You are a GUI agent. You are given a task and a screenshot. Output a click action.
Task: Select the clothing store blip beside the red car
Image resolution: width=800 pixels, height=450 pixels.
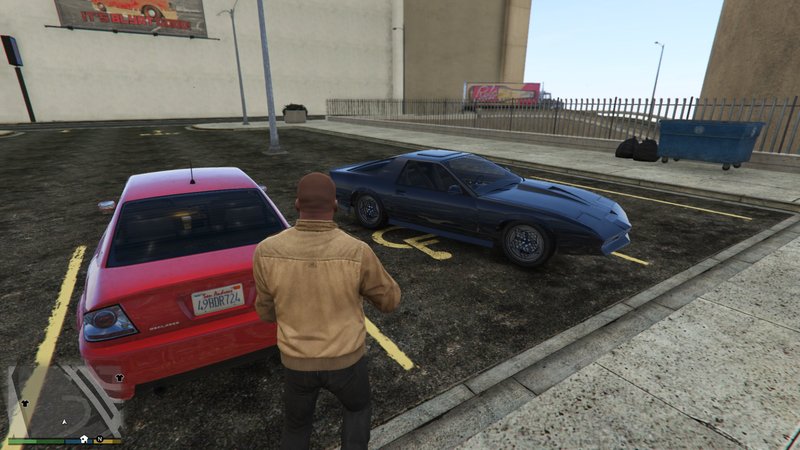coord(119,377)
